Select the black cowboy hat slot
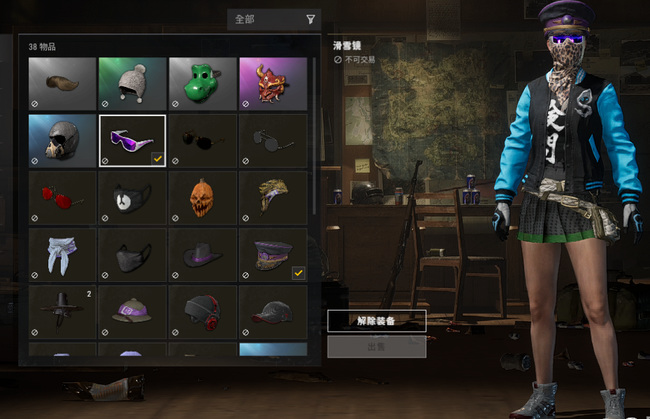This screenshot has height=419, width=650. click(x=202, y=255)
